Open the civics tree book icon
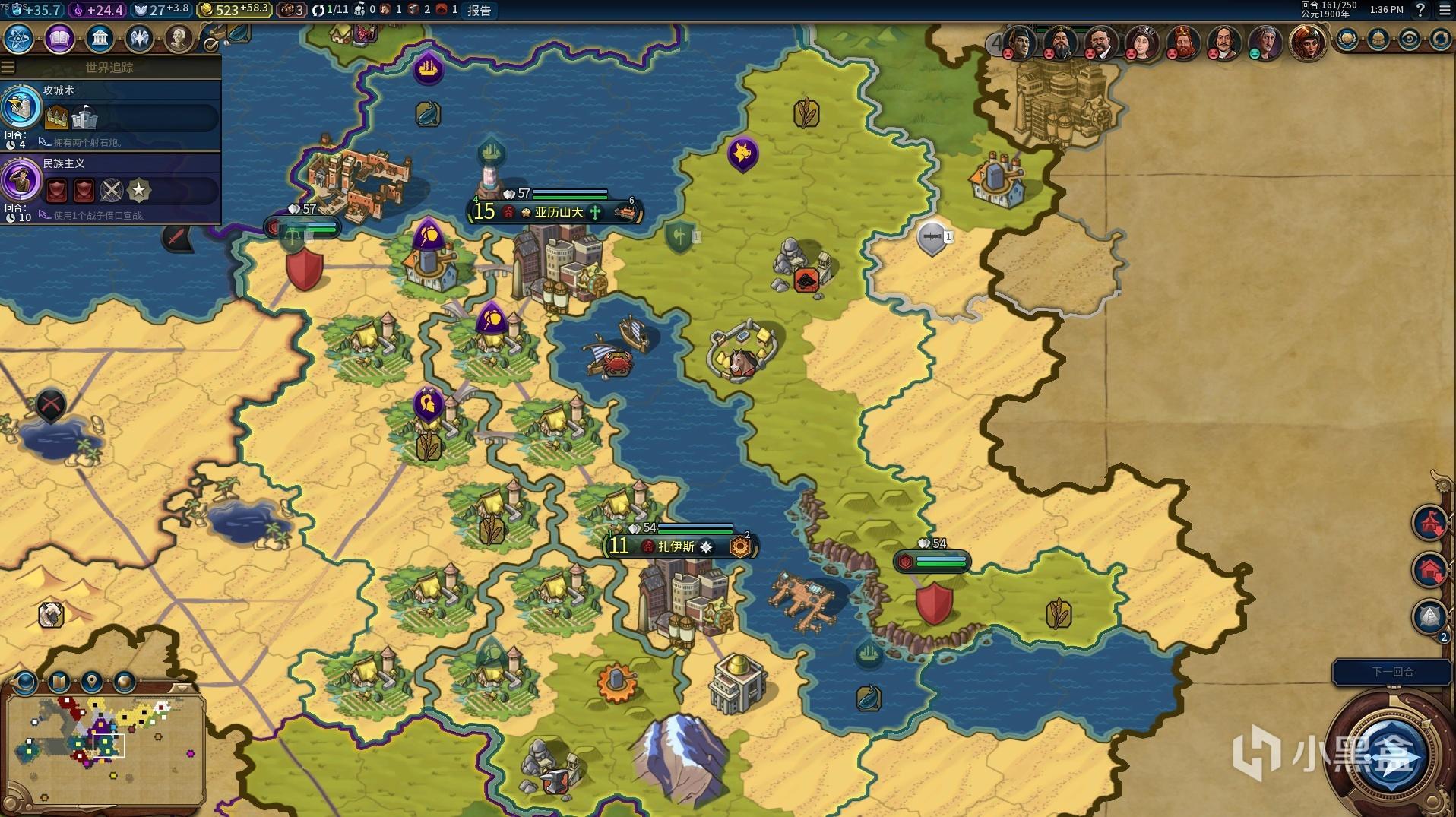The height and width of the screenshot is (817, 1456). [59, 38]
